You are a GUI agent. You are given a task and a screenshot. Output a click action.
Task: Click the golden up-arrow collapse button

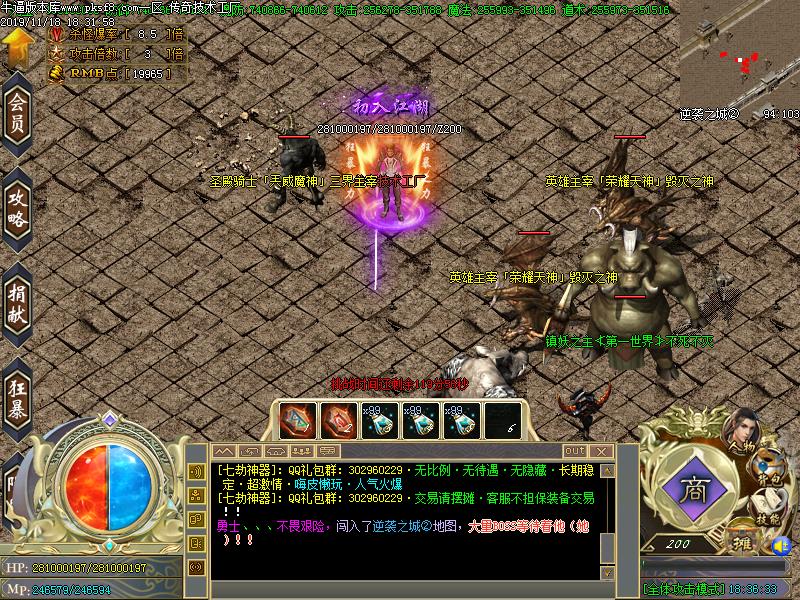click(17, 46)
